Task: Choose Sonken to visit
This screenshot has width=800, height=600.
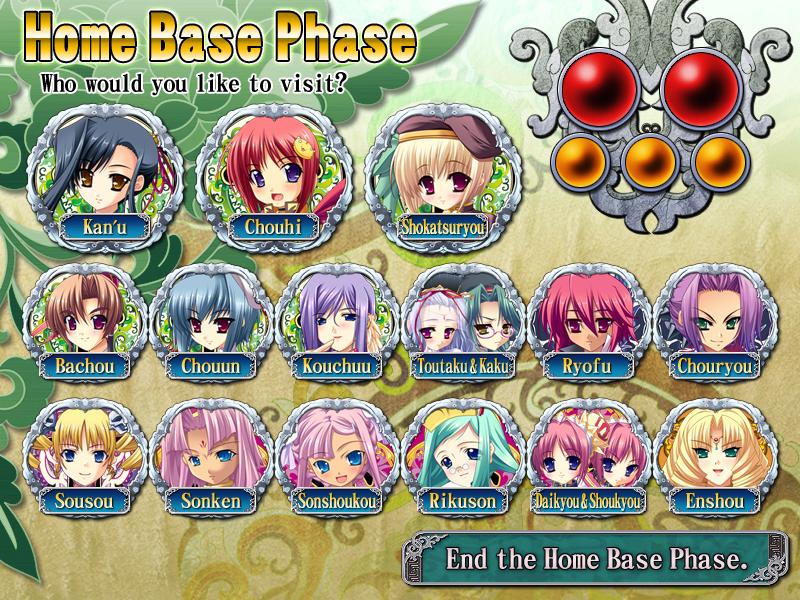Action: point(210,455)
